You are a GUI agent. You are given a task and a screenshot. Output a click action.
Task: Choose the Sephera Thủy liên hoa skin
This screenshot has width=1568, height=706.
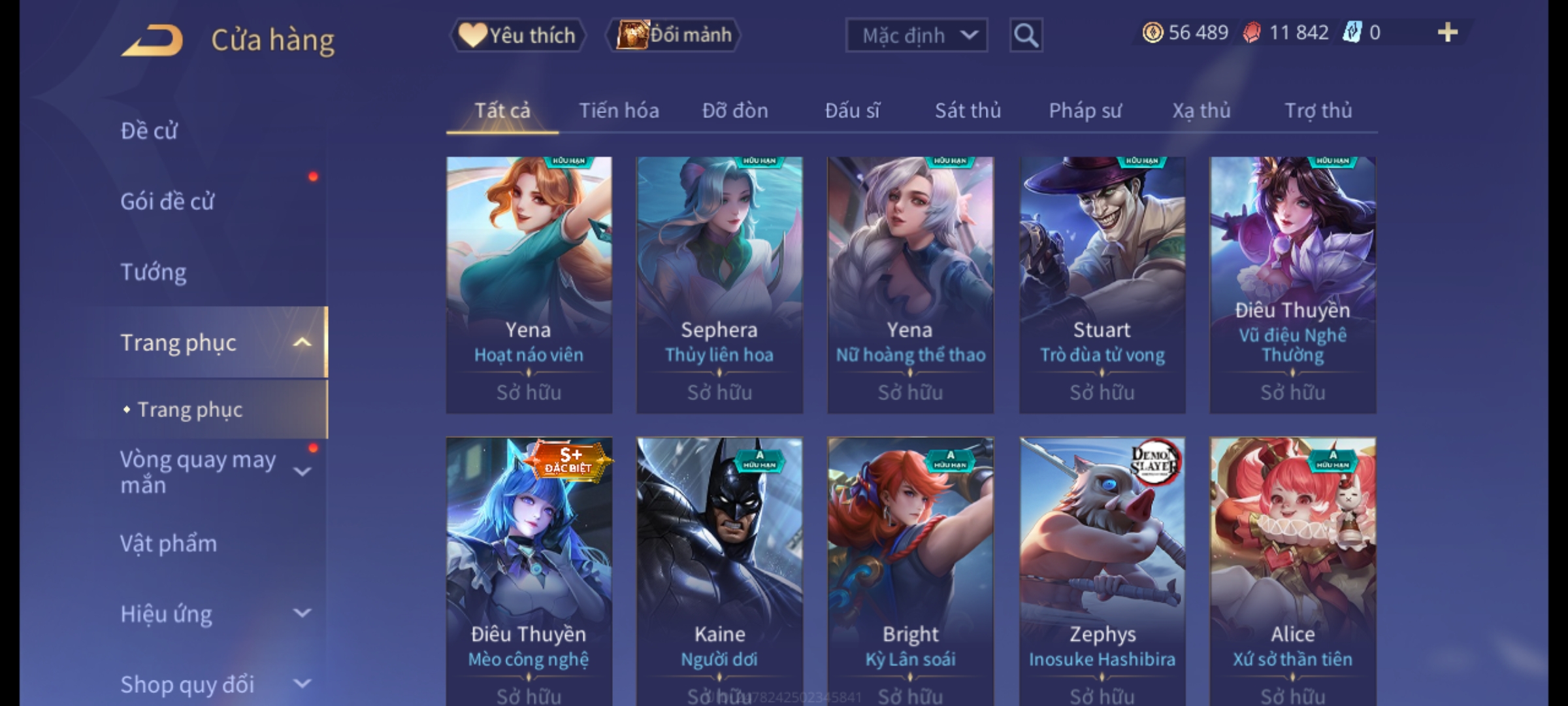coord(719,284)
